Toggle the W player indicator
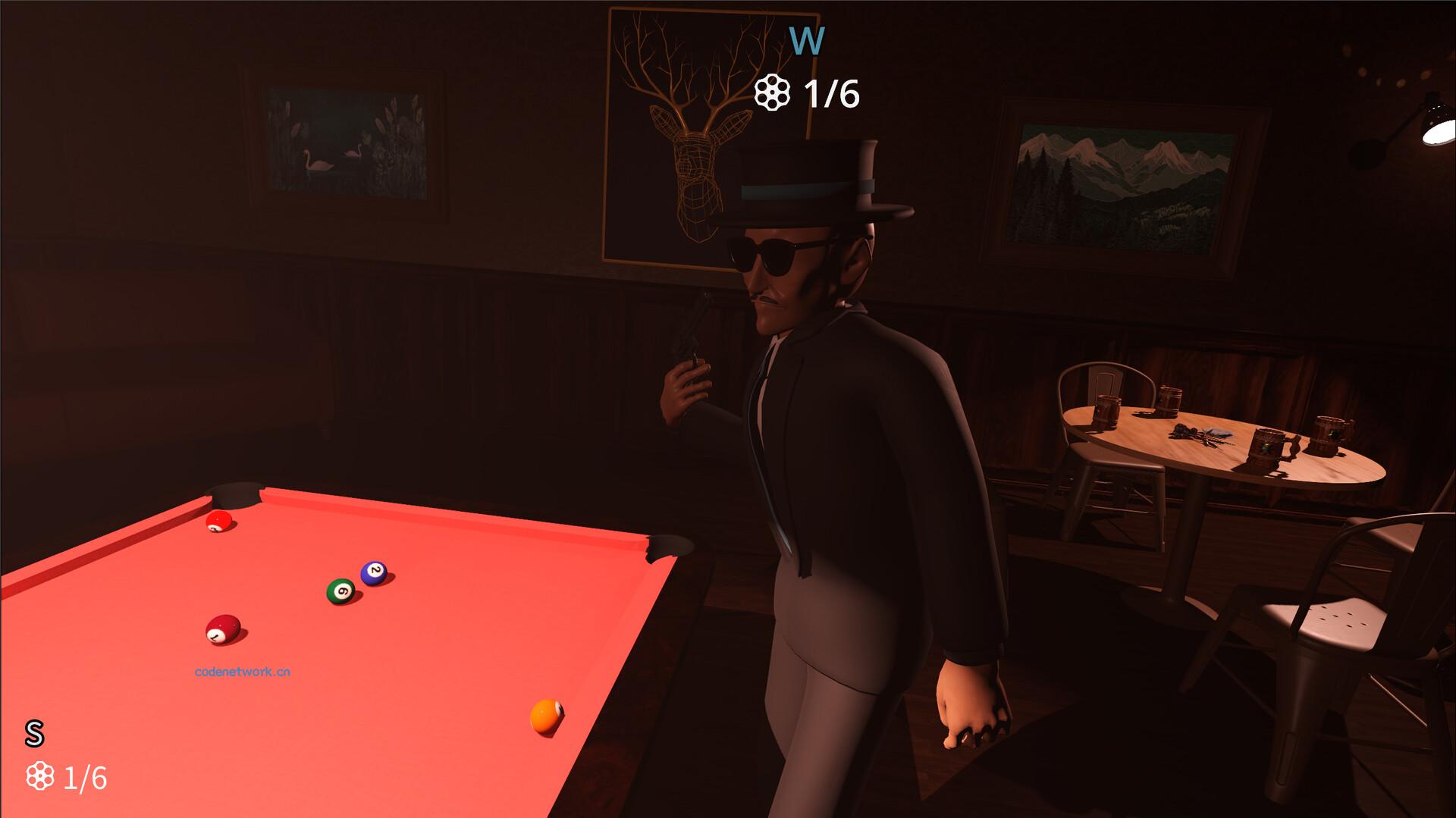Viewport: 1456px width, 818px height. [806, 42]
